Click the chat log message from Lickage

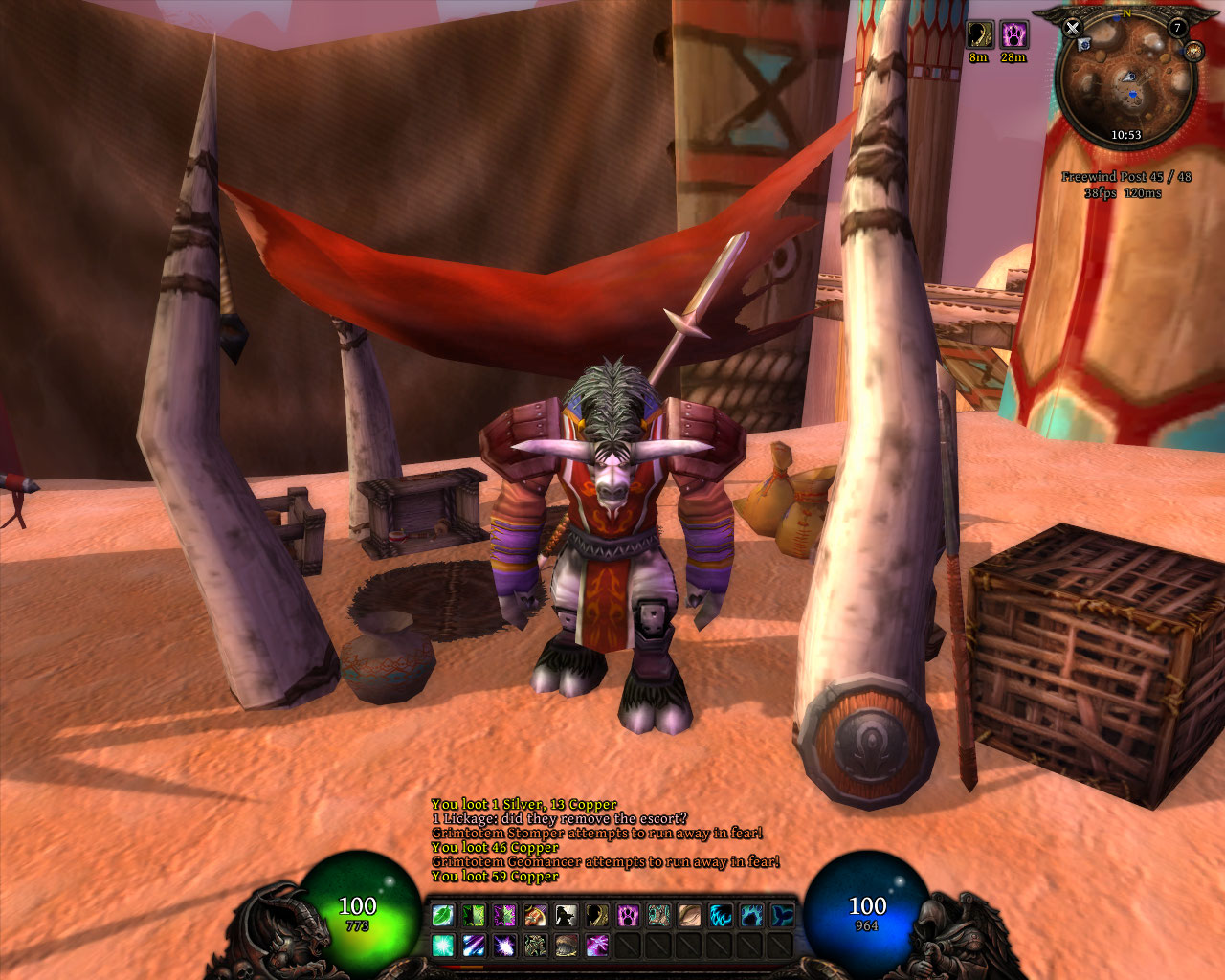tap(559, 819)
